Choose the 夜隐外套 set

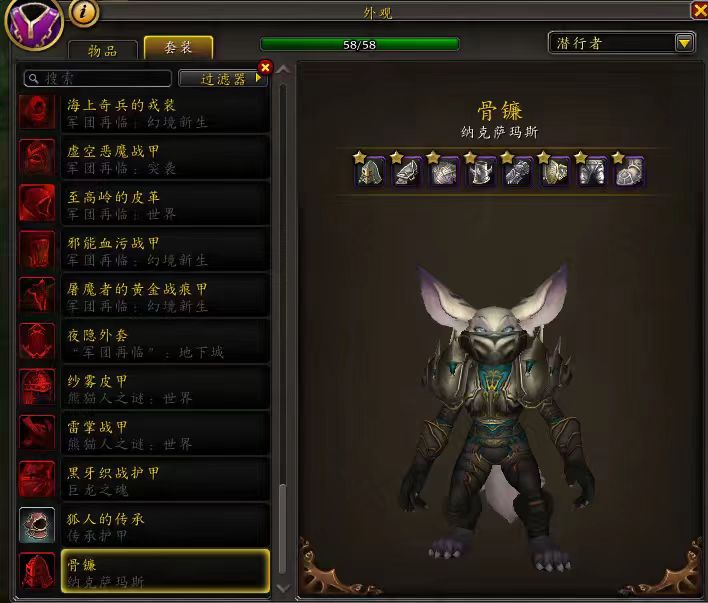coord(145,341)
